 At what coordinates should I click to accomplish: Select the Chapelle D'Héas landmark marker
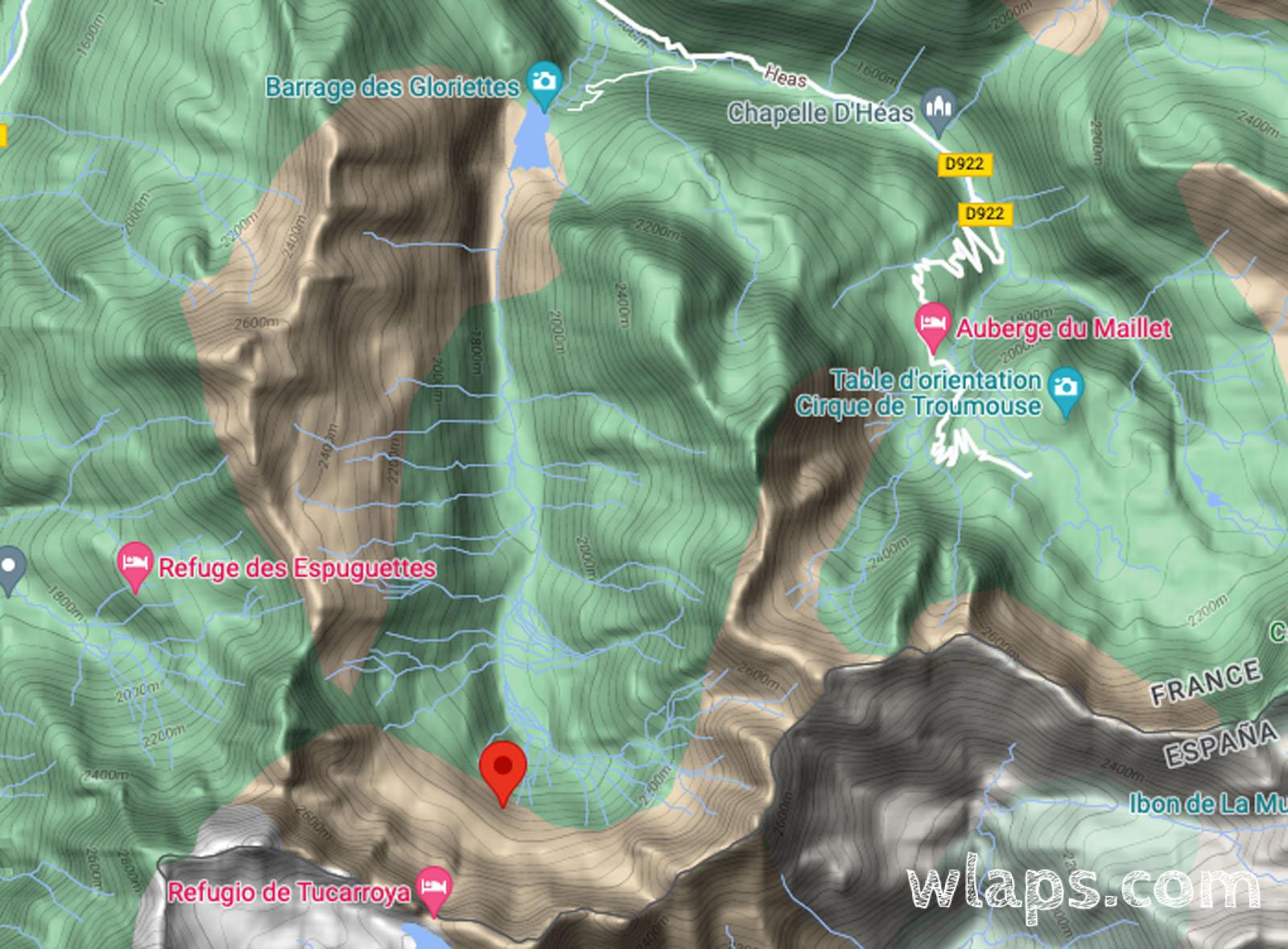[x=939, y=109]
